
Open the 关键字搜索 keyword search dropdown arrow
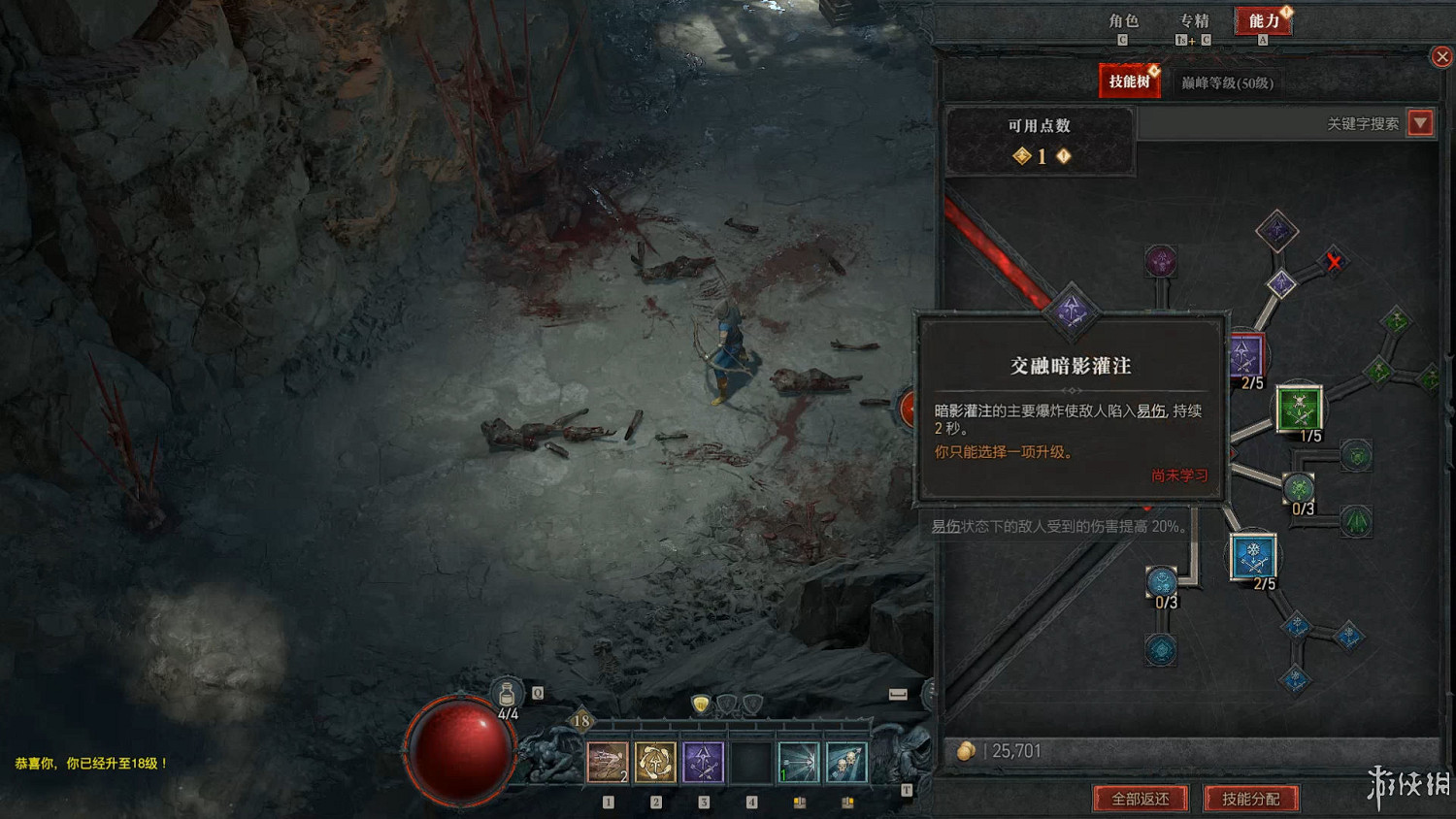pyautogui.click(x=1420, y=122)
